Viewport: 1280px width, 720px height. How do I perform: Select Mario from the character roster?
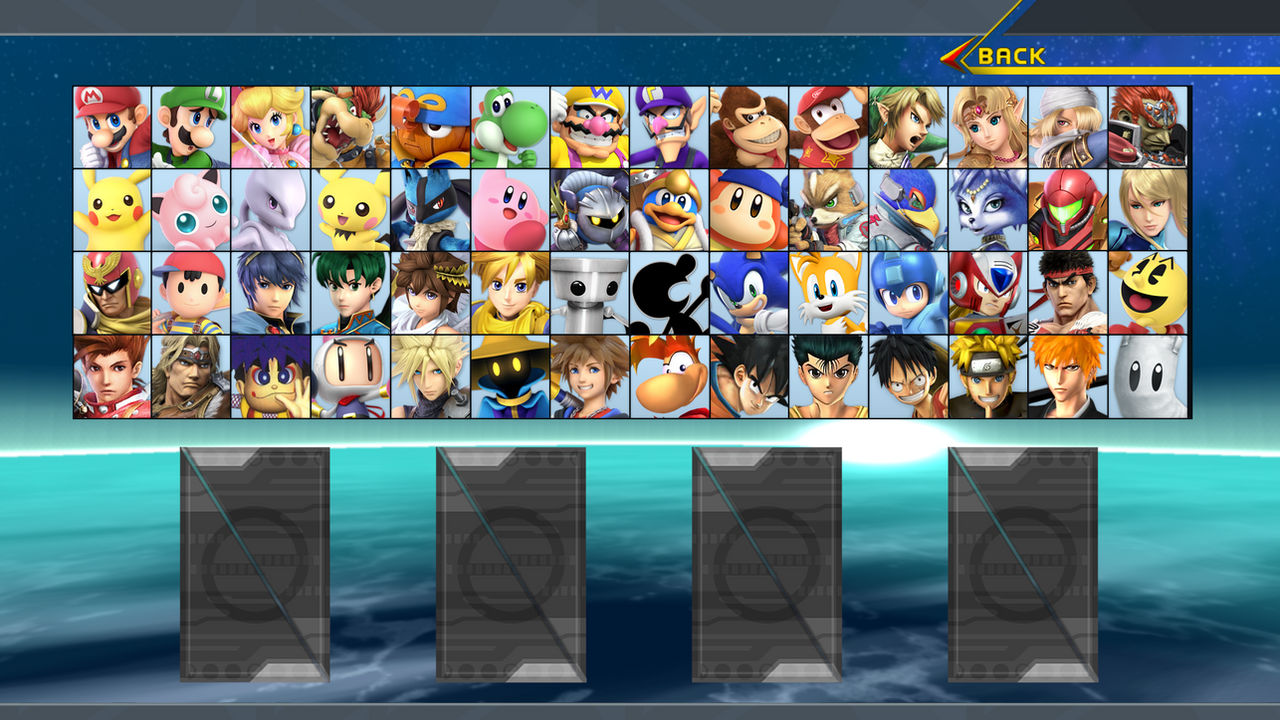pyautogui.click(x=107, y=125)
